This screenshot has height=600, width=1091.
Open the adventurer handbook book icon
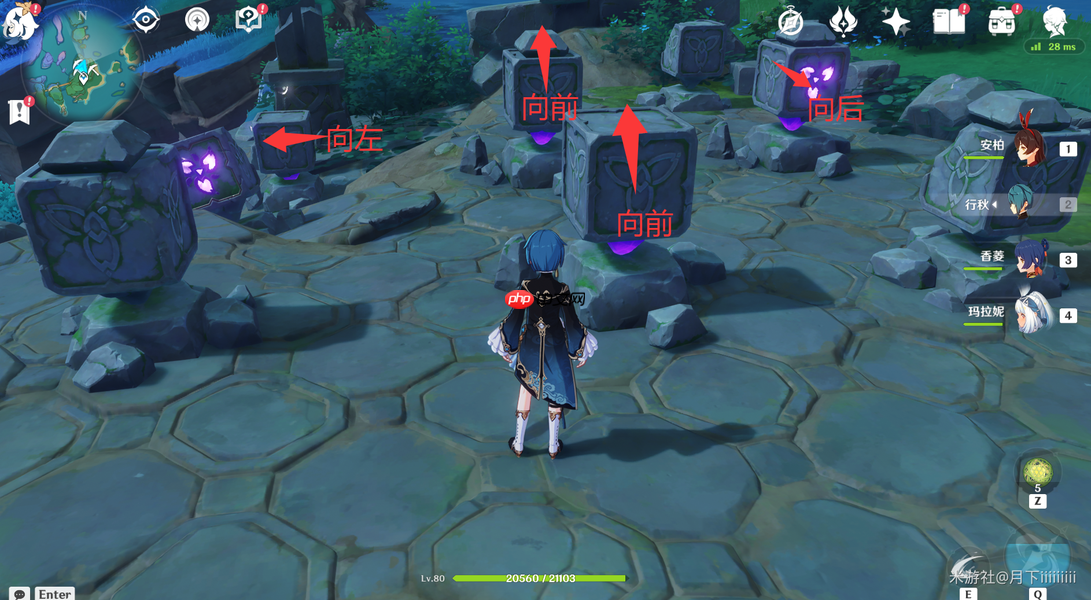pyautogui.click(x=948, y=21)
